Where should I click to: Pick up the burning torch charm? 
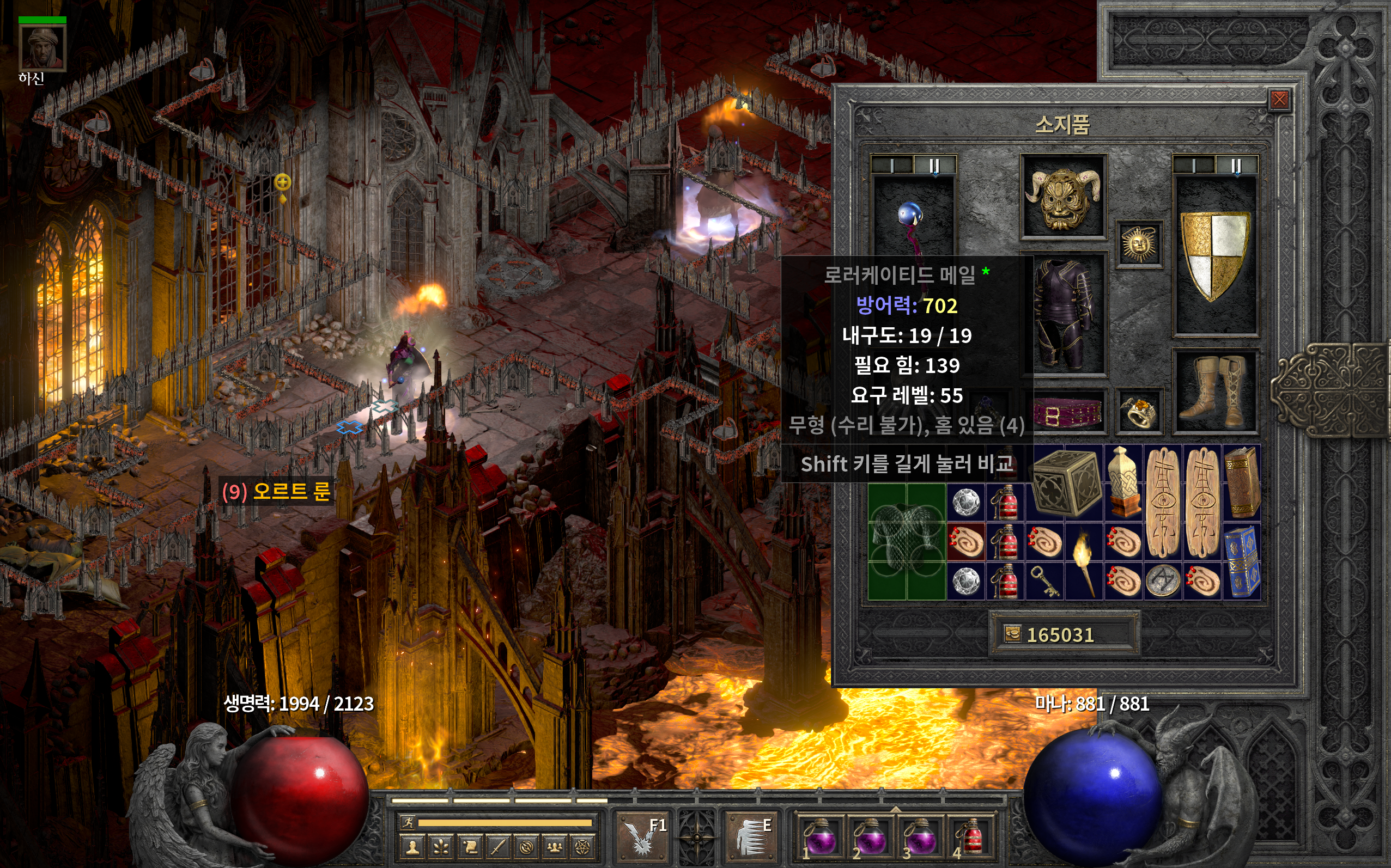pos(1084,561)
